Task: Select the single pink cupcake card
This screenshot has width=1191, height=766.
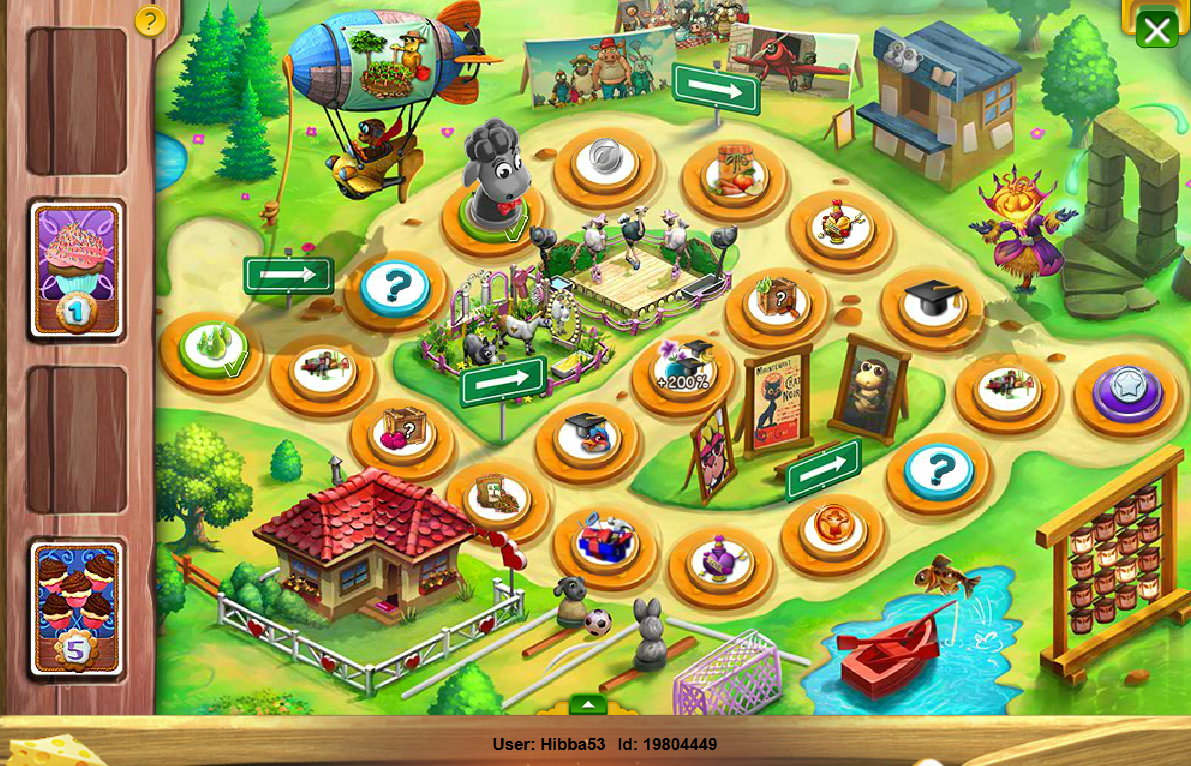Action: [77, 268]
